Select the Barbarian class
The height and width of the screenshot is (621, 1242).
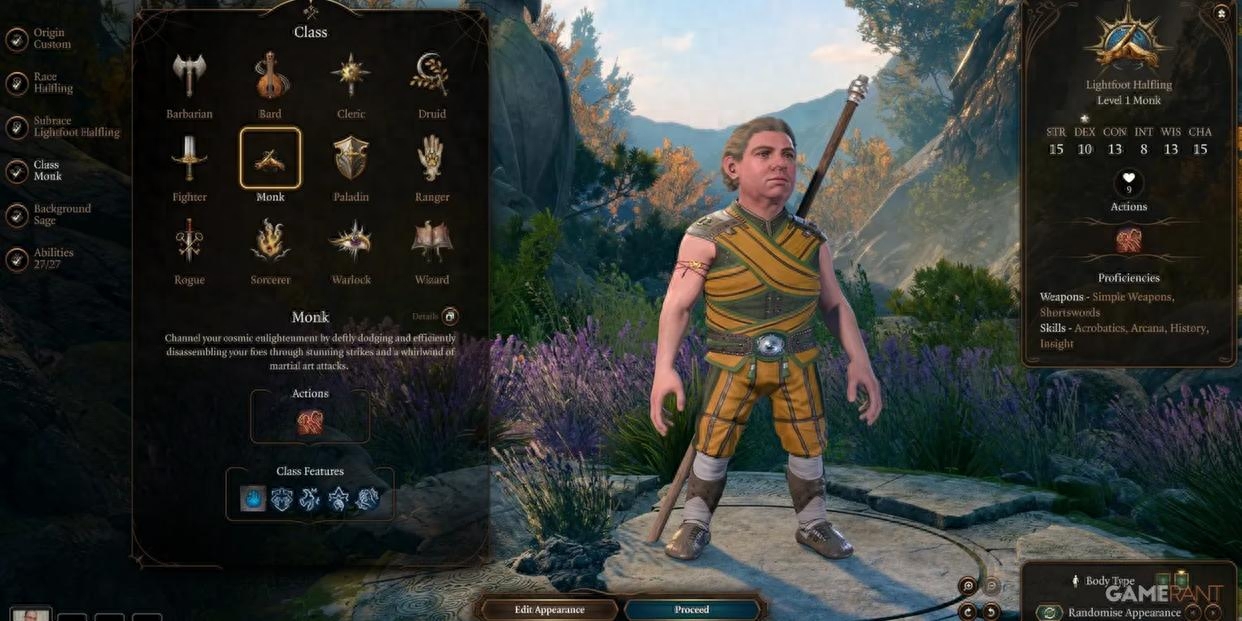tap(189, 76)
